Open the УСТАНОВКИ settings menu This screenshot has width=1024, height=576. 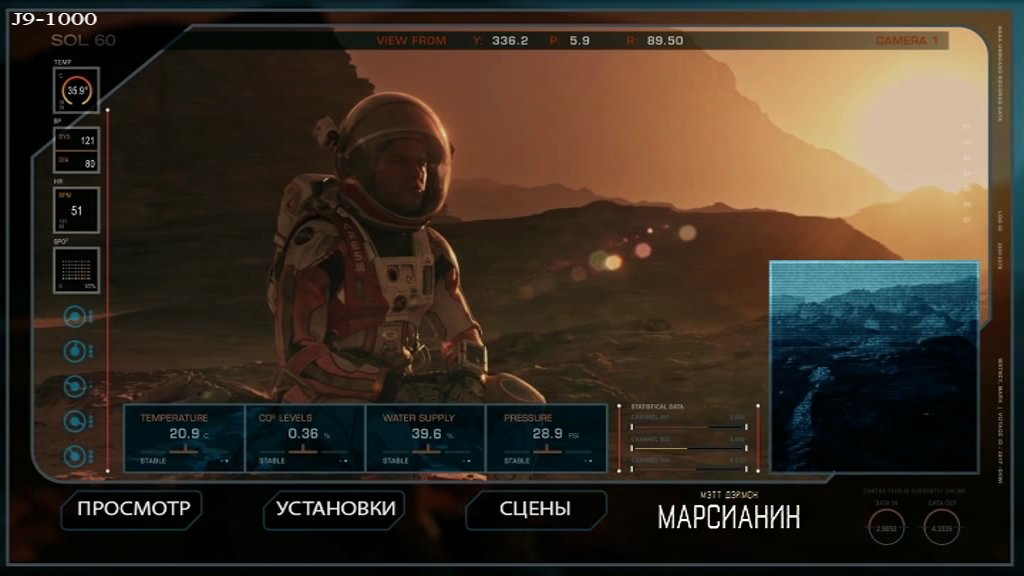click(335, 509)
